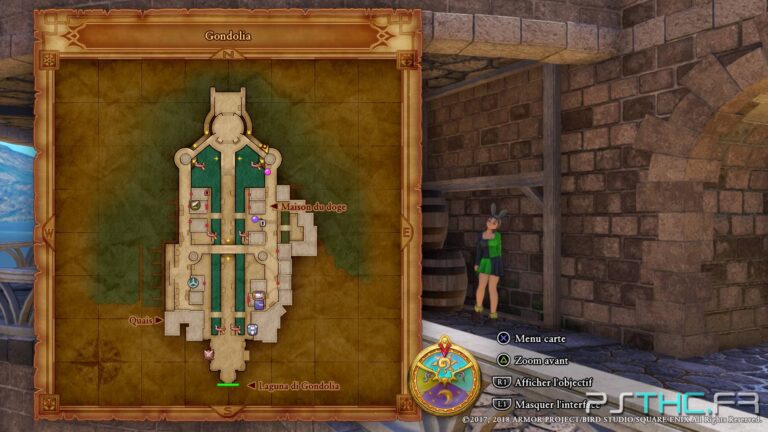768x432 pixels.
Task: Select the pink pig-shaped map marker
Action: click(210, 353)
